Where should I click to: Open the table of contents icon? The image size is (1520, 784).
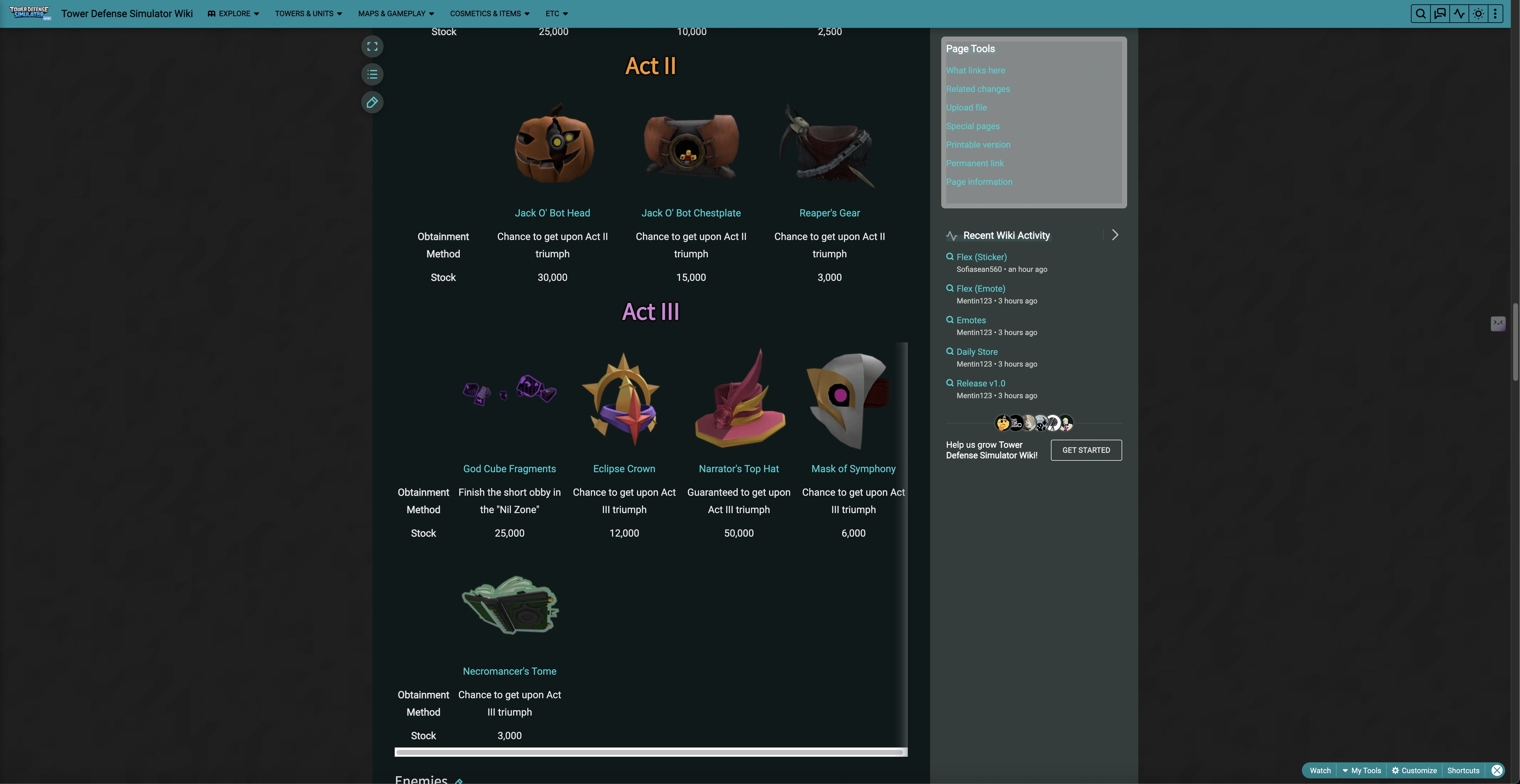click(372, 74)
